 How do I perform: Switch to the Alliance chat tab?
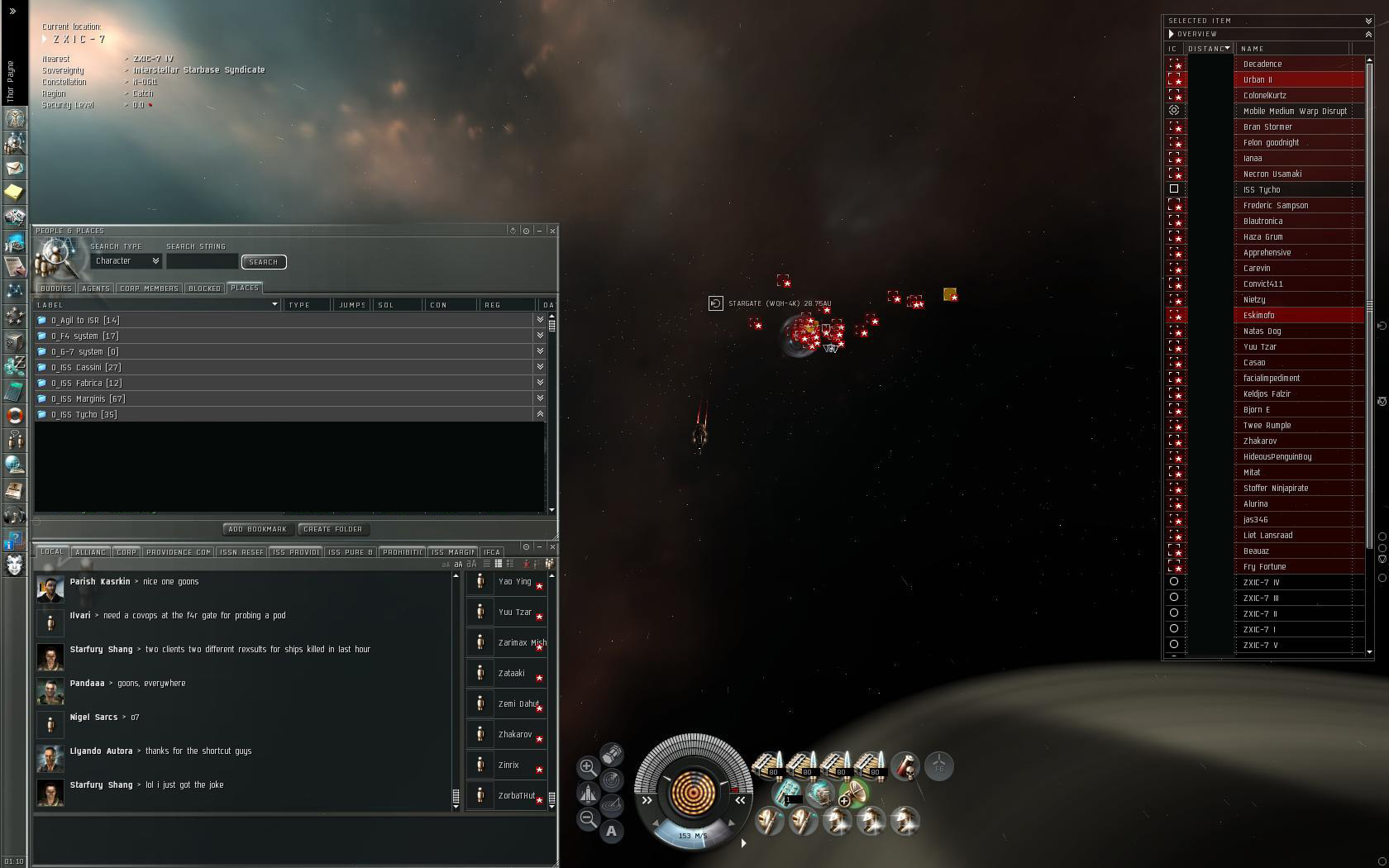click(x=90, y=552)
